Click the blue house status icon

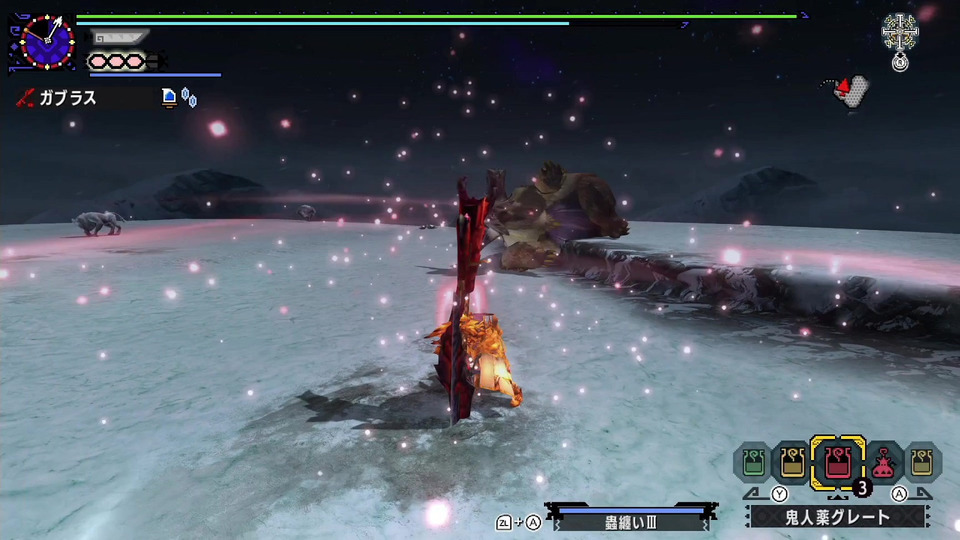click(x=169, y=97)
